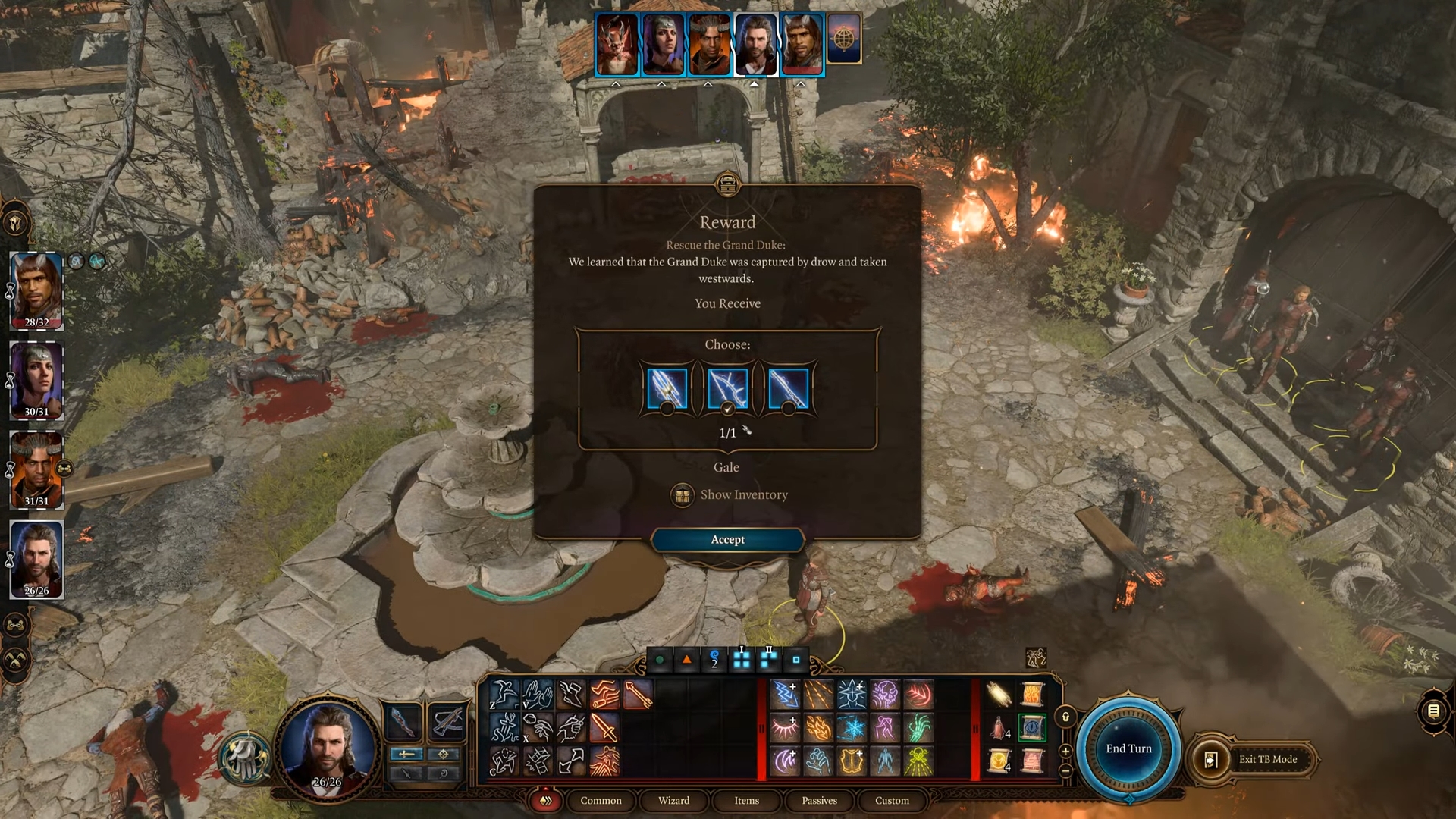Switch to the Common hotbar tab
Viewport: 1456px width, 819px height.
tap(601, 801)
